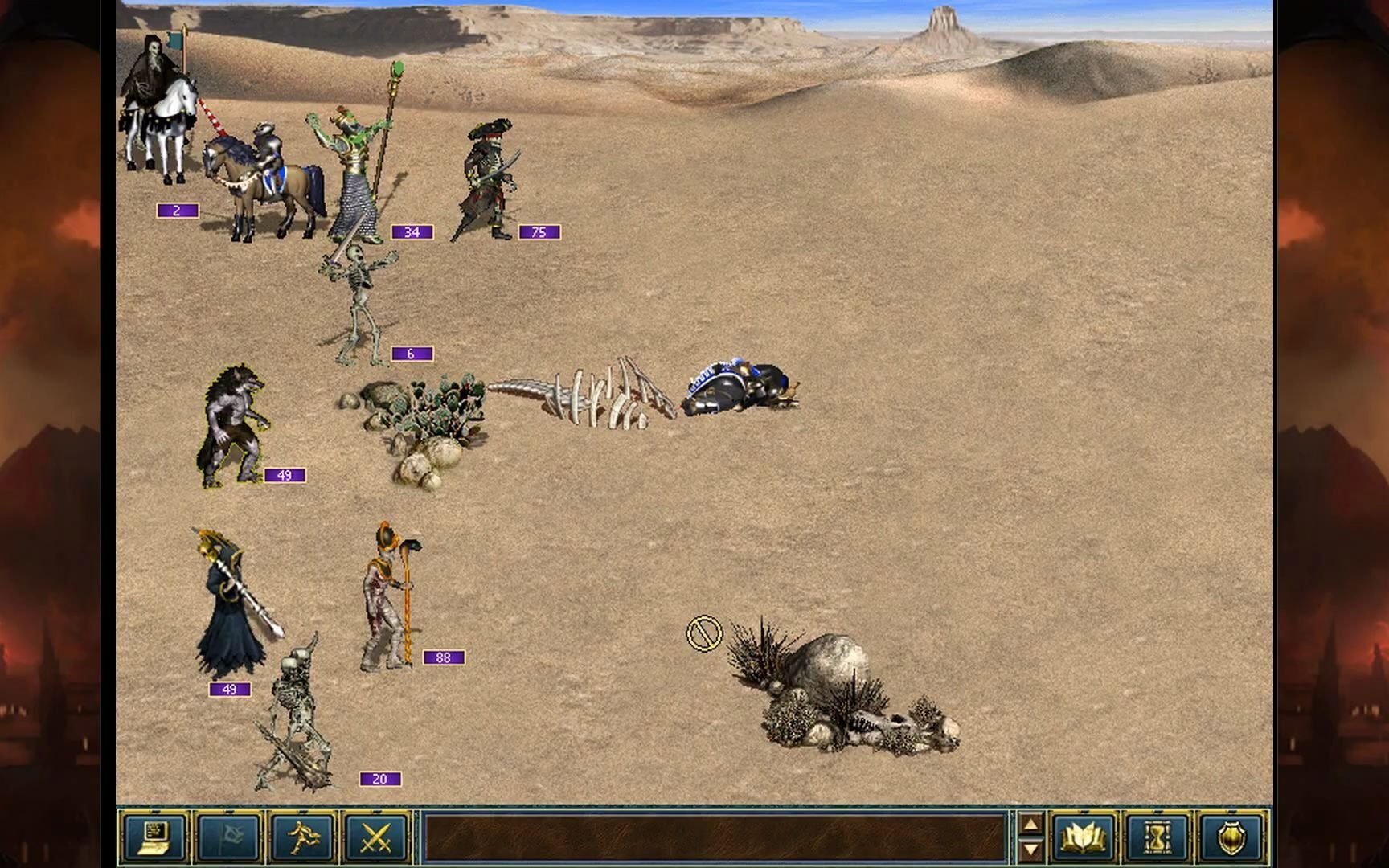
Task: Choose the hourglass Wait action
Action: tap(1157, 837)
